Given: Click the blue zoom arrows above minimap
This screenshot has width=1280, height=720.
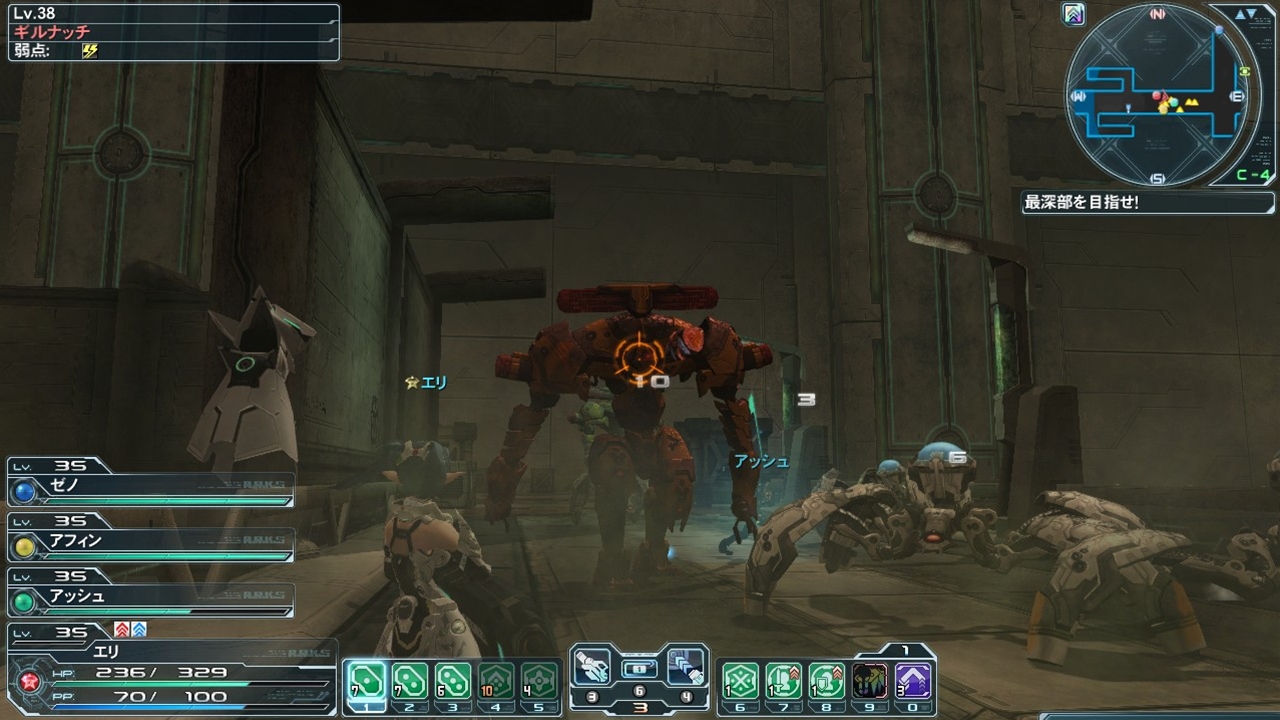Looking at the screenshot, I should (1245, 14).
